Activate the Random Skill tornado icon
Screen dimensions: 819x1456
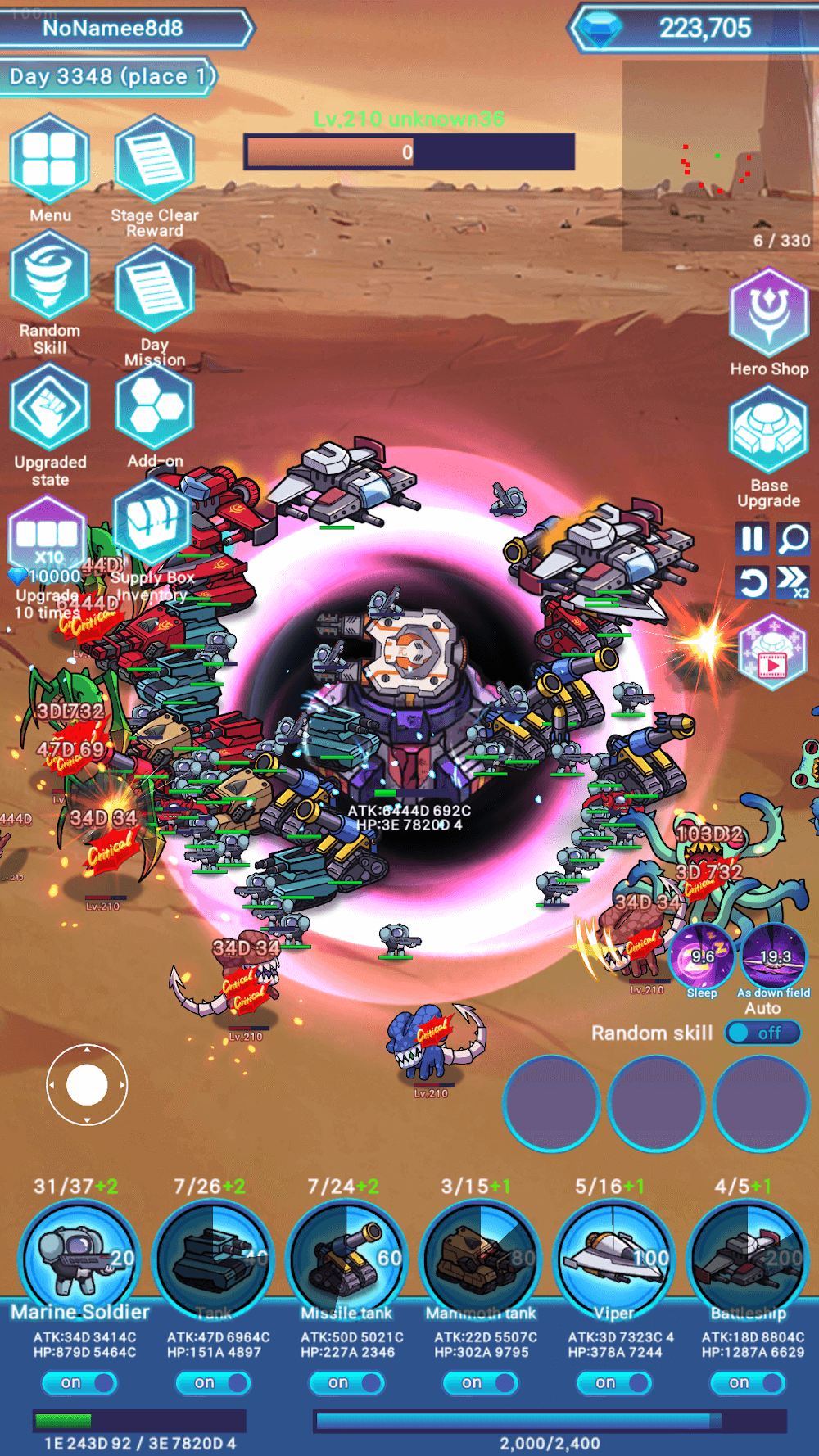(x=49, y=277)
